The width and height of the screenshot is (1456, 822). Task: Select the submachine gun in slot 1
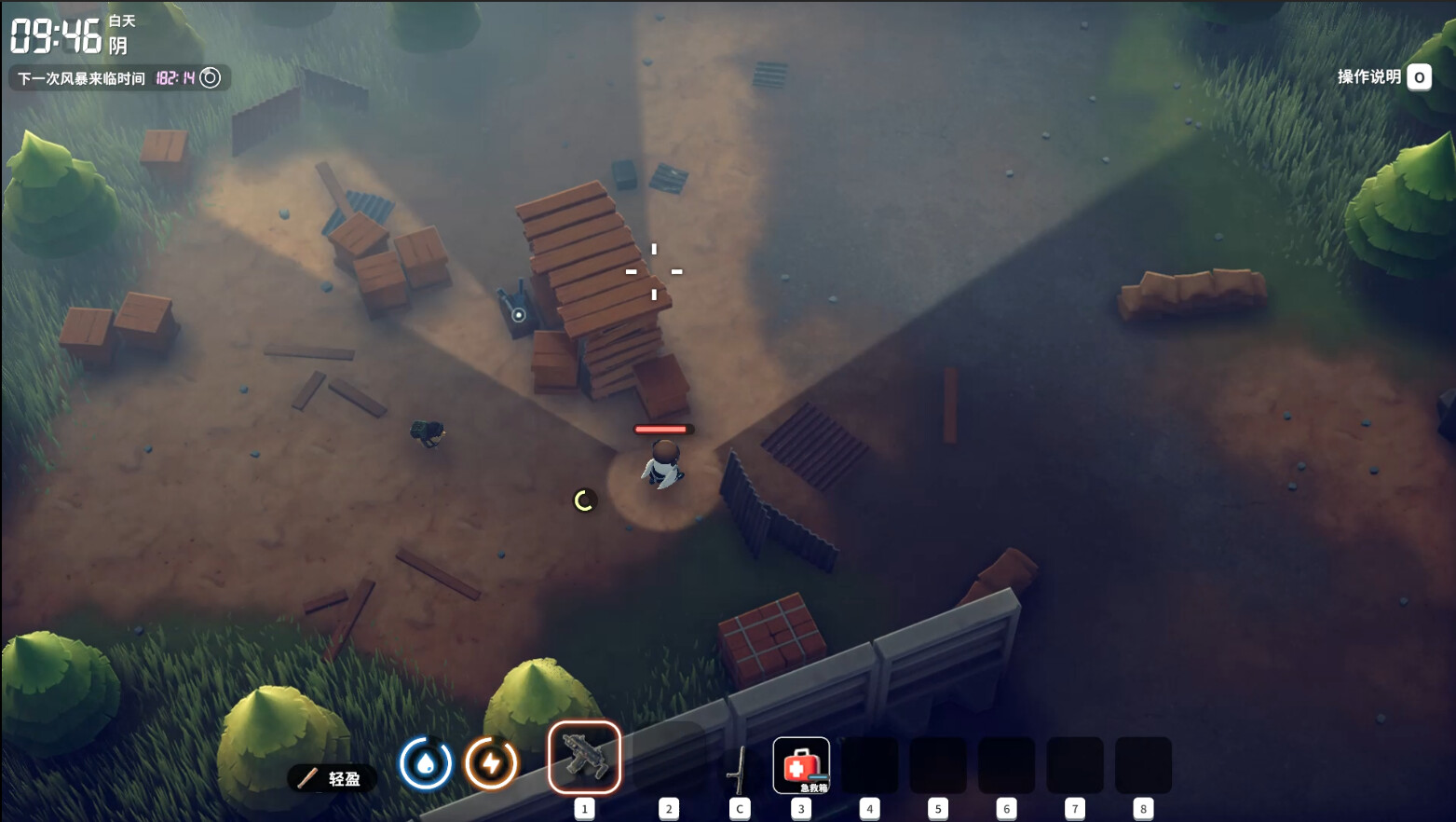584,758
